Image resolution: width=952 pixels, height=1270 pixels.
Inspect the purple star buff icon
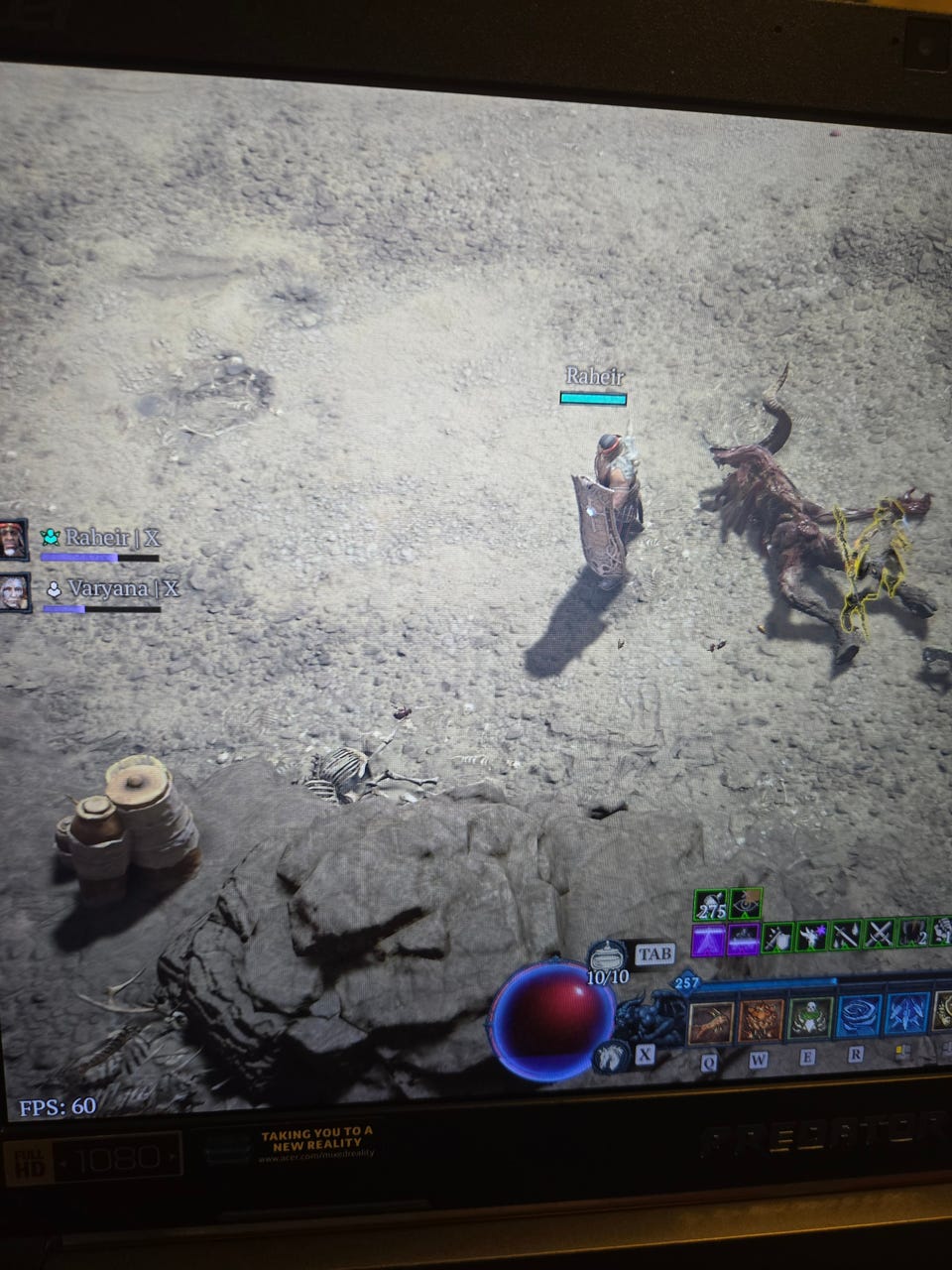point(812,935)
